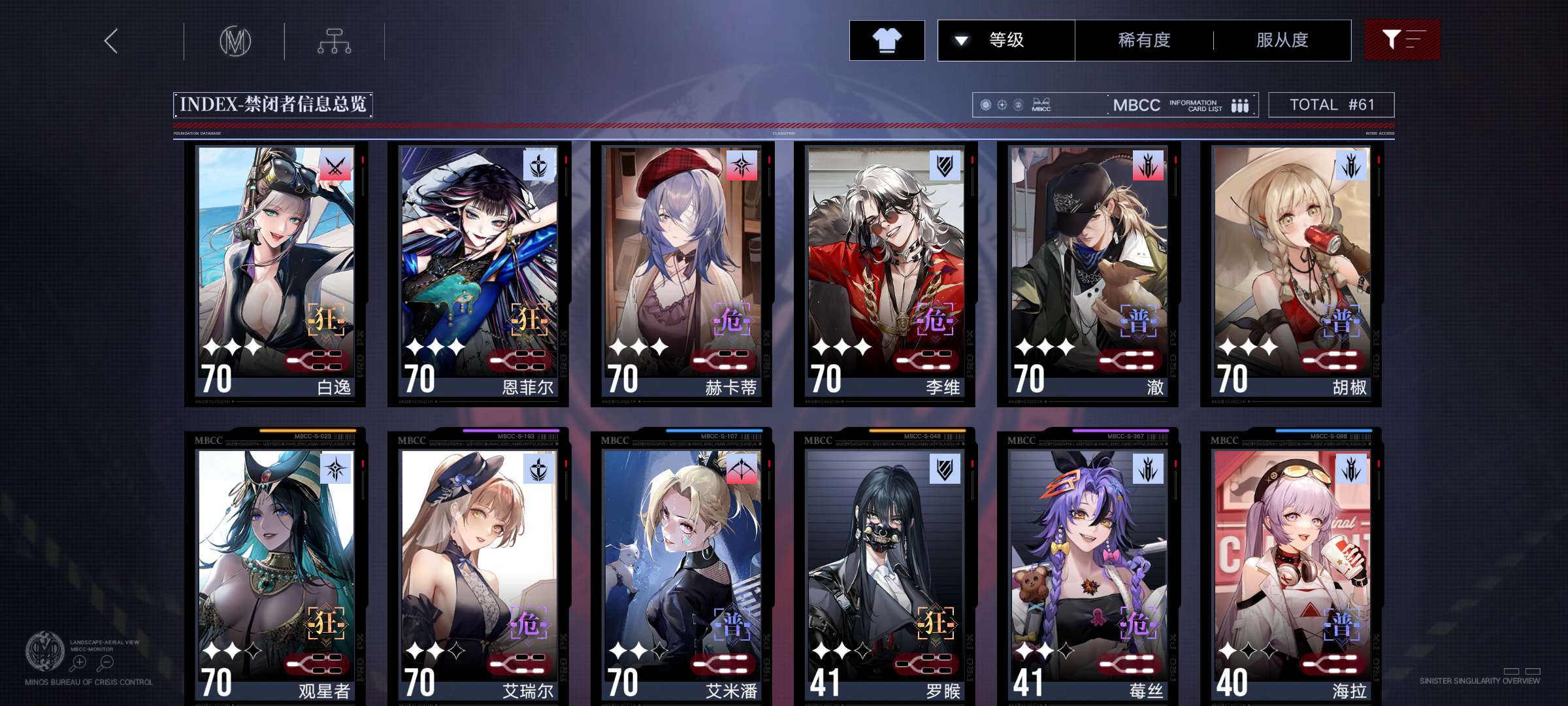1568x706 pixels.
Task: Sort by 稀有度 rarity
Action: click(x=1144, y=41)
